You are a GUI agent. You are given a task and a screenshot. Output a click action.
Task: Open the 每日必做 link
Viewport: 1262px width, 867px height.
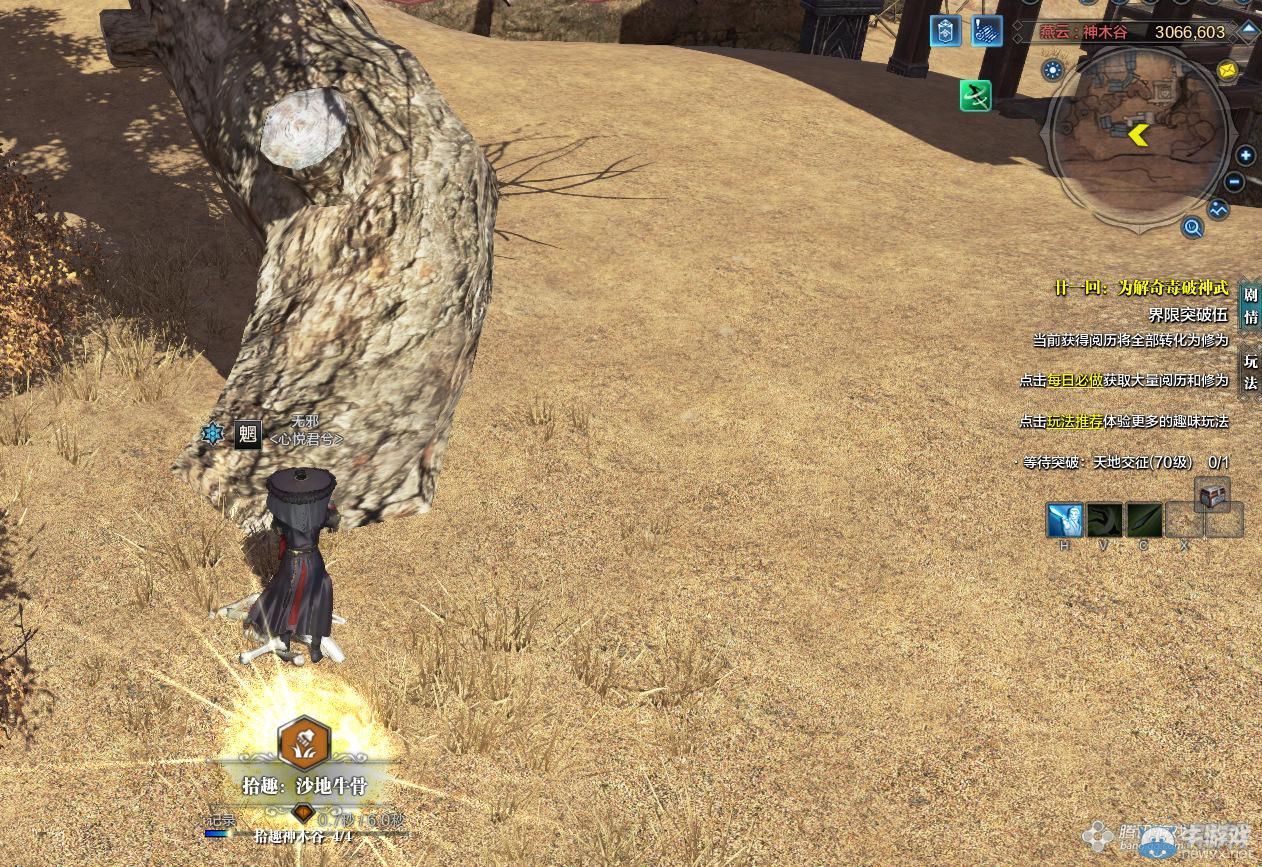coord(1075,380)
